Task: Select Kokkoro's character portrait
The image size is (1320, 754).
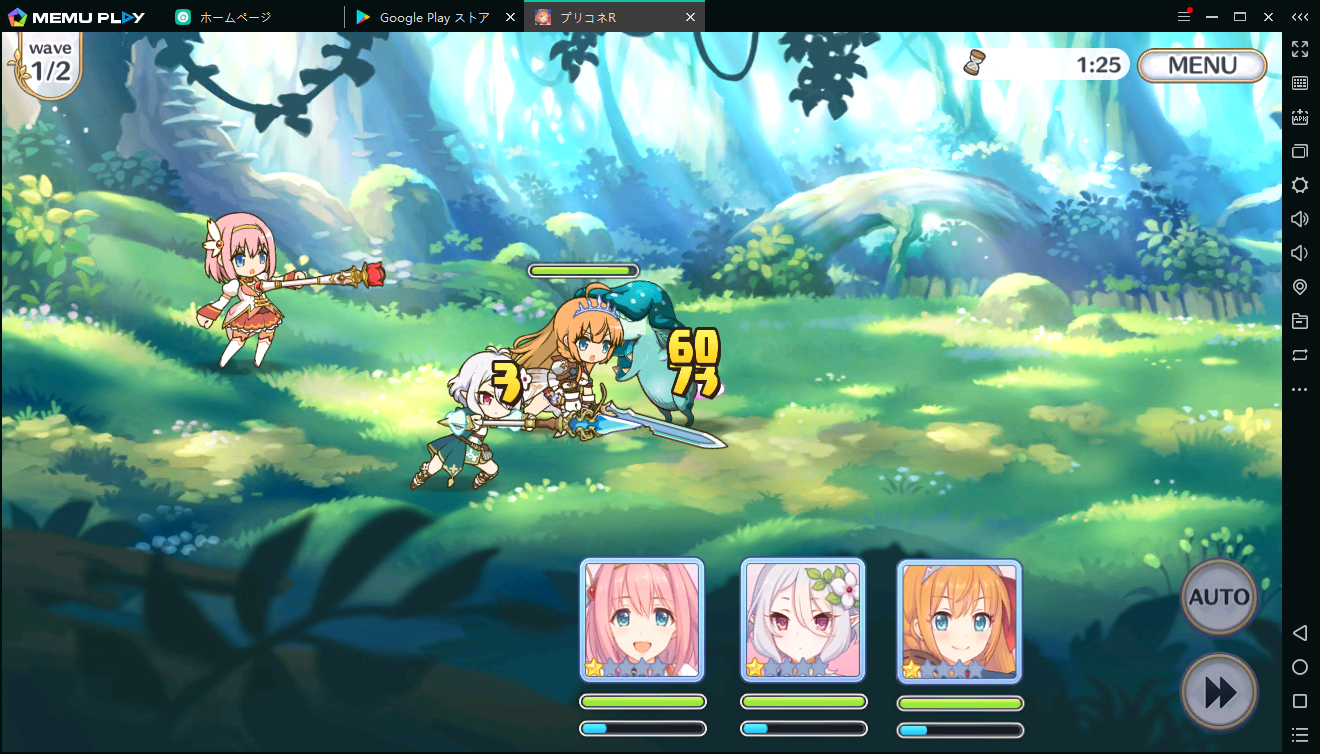Action: click(x=801, y=618)
